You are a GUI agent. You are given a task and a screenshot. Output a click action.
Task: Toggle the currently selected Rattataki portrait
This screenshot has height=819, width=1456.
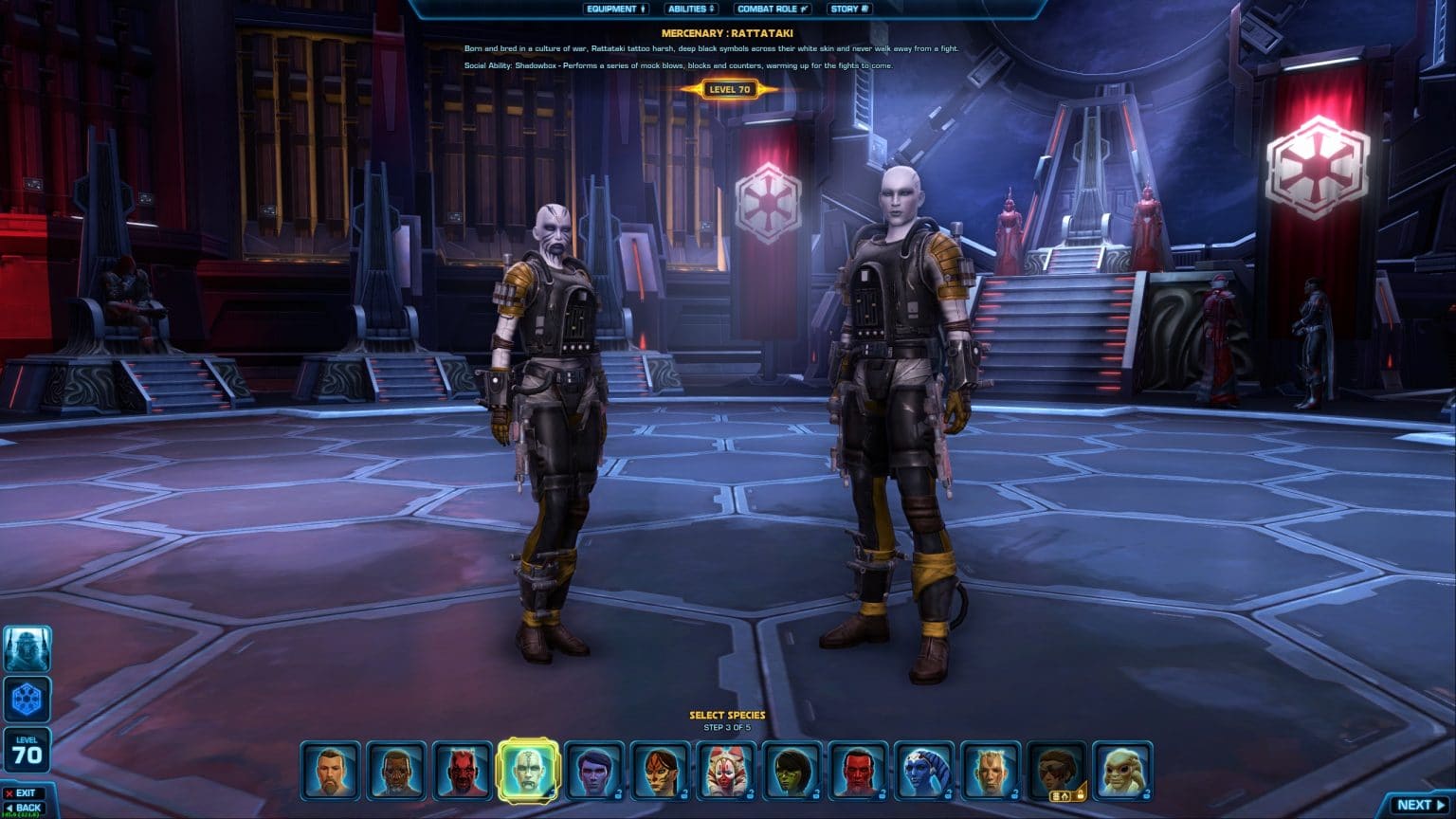pos(529,773)
